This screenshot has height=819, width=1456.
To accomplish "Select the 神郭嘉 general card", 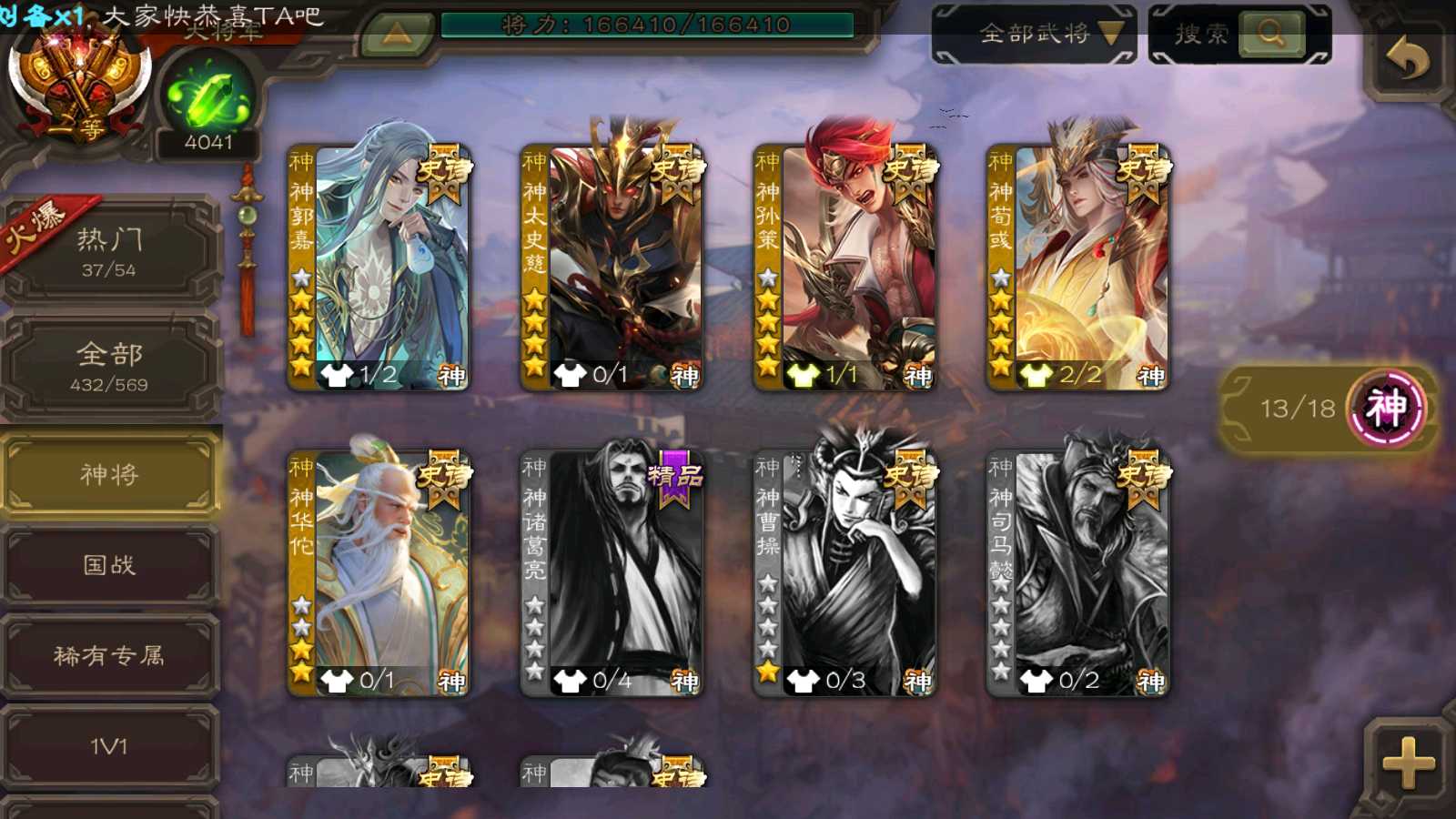I will click(379, 268).
